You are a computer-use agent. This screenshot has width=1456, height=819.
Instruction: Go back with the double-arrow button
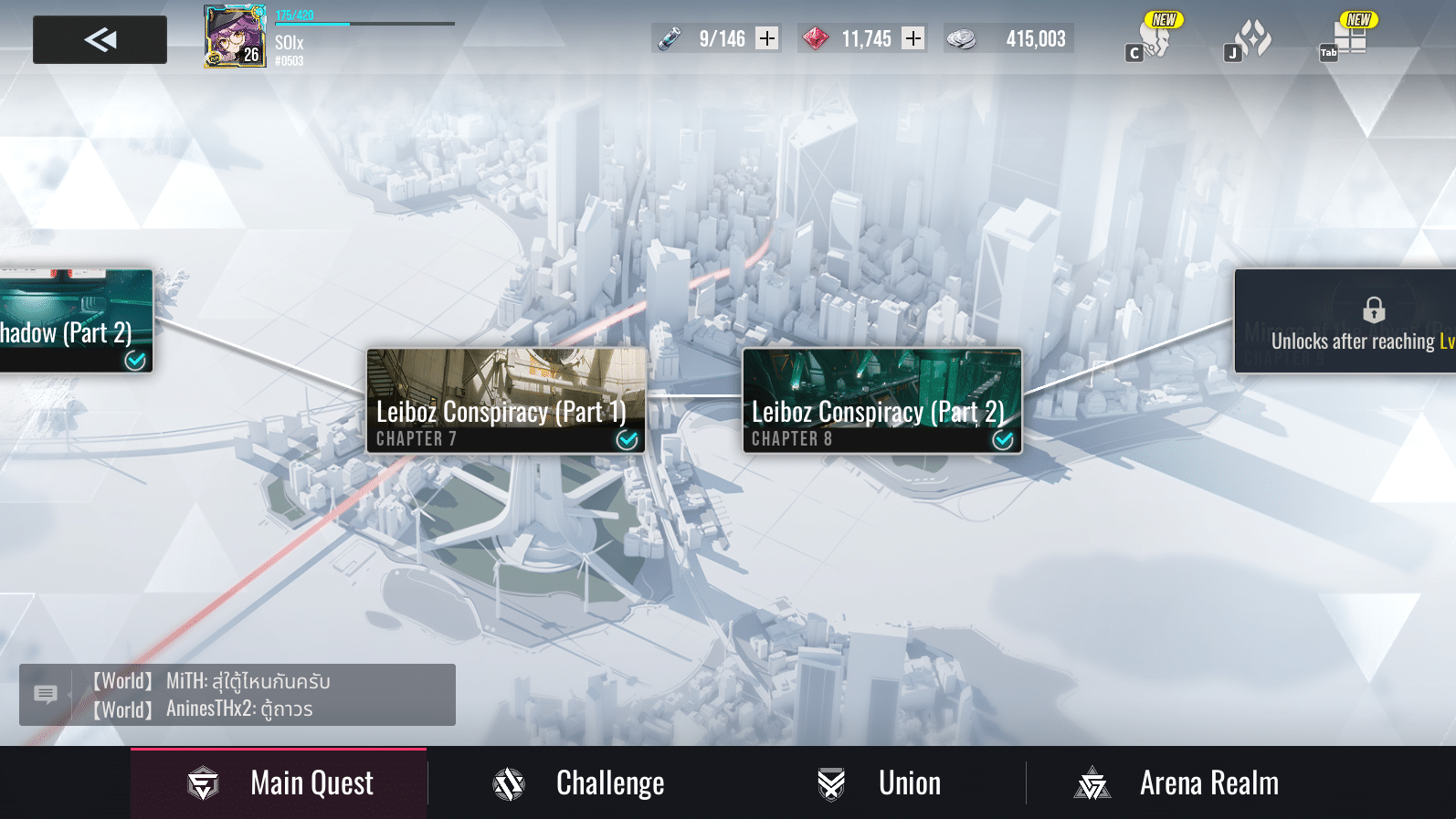point(100,39)
